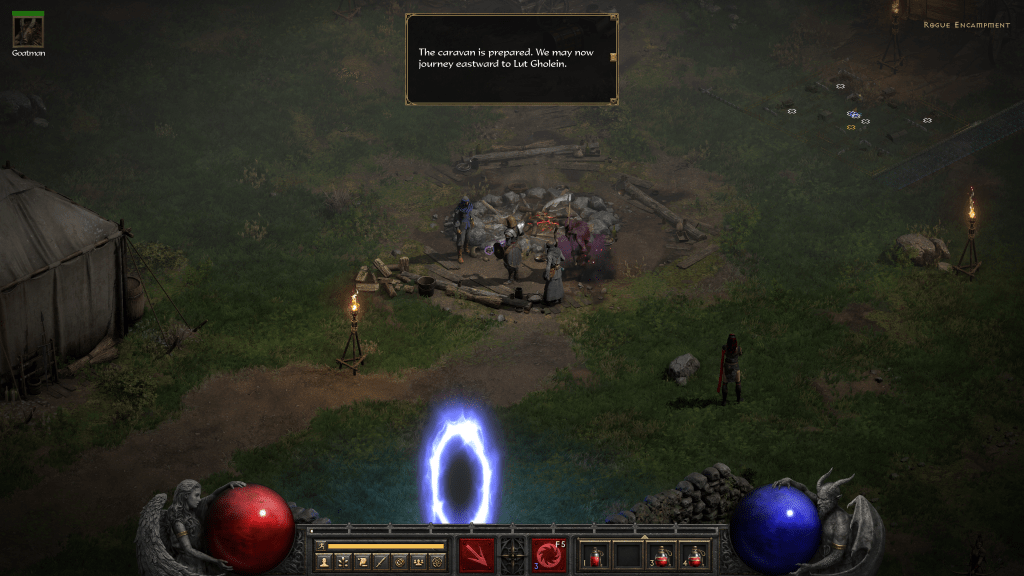Open the character sheet silhouette icon
Viewport: 1024px width, 576px height.
click(x=324, y=561)
